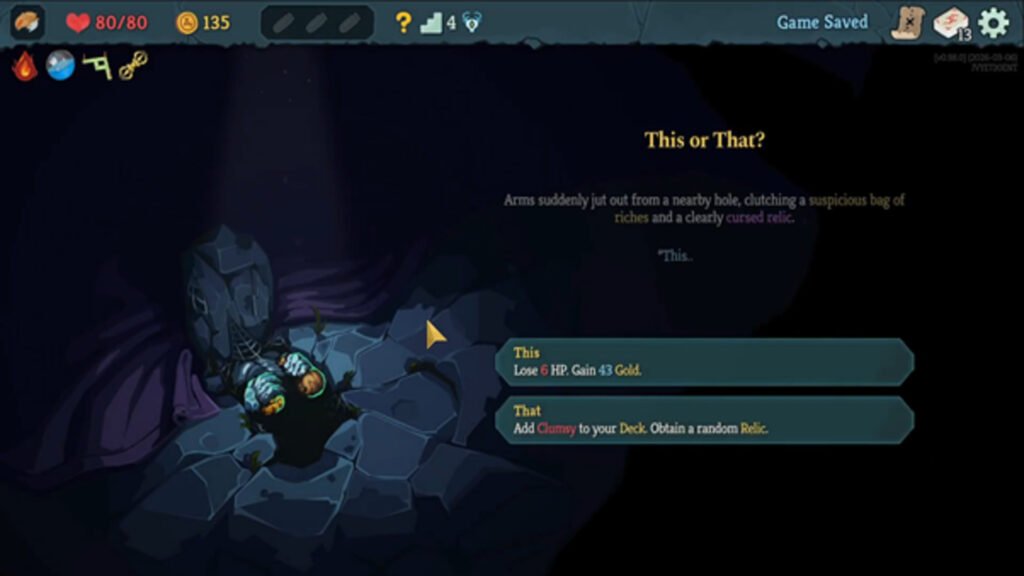Click the character portrait icon
1024x576 pixels.
[27, 22]
